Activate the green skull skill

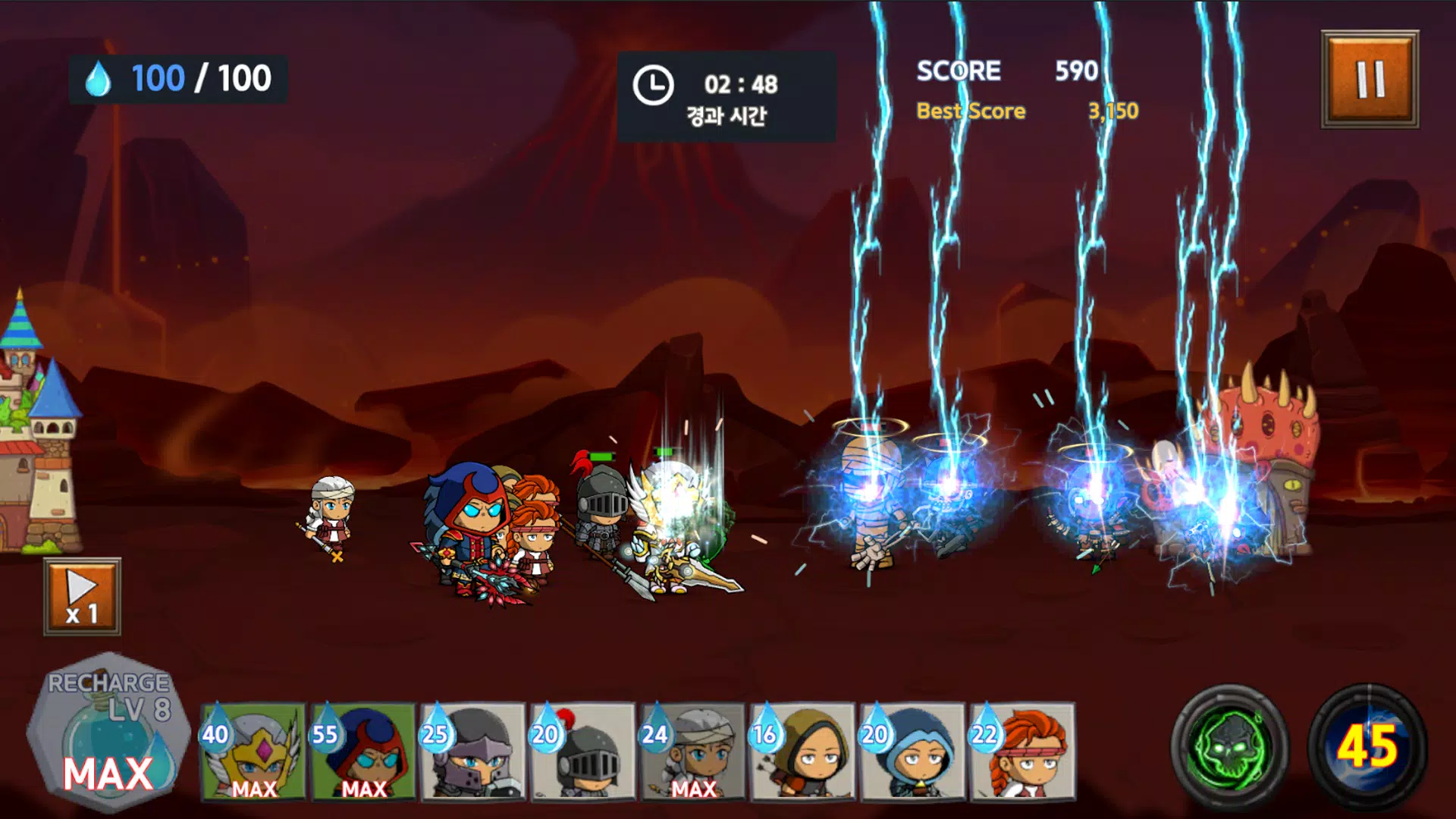pyautogui.click(x=1229, y=746)
